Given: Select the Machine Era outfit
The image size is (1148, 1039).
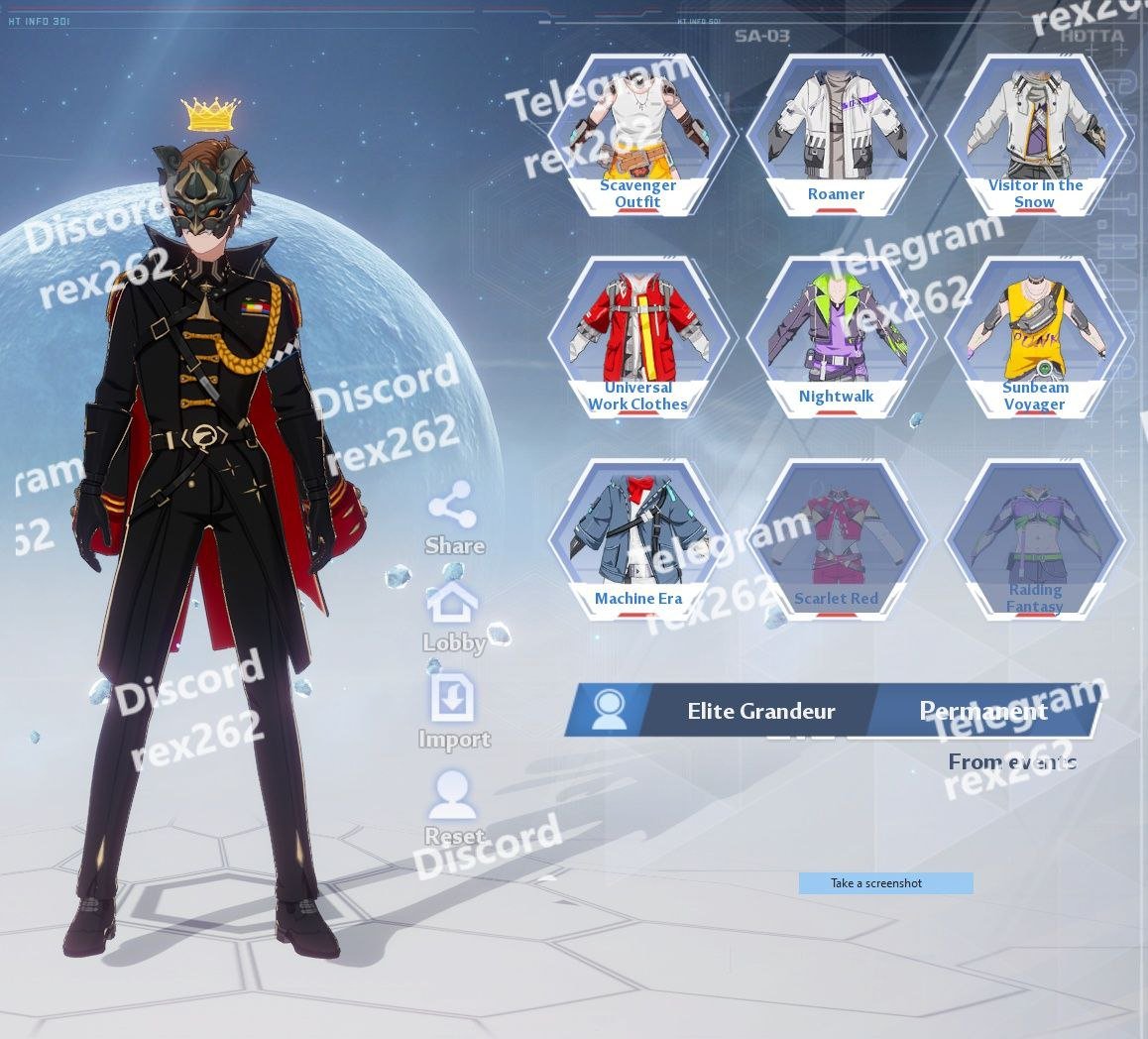Looking at the screenshot, I should [637, 538].
